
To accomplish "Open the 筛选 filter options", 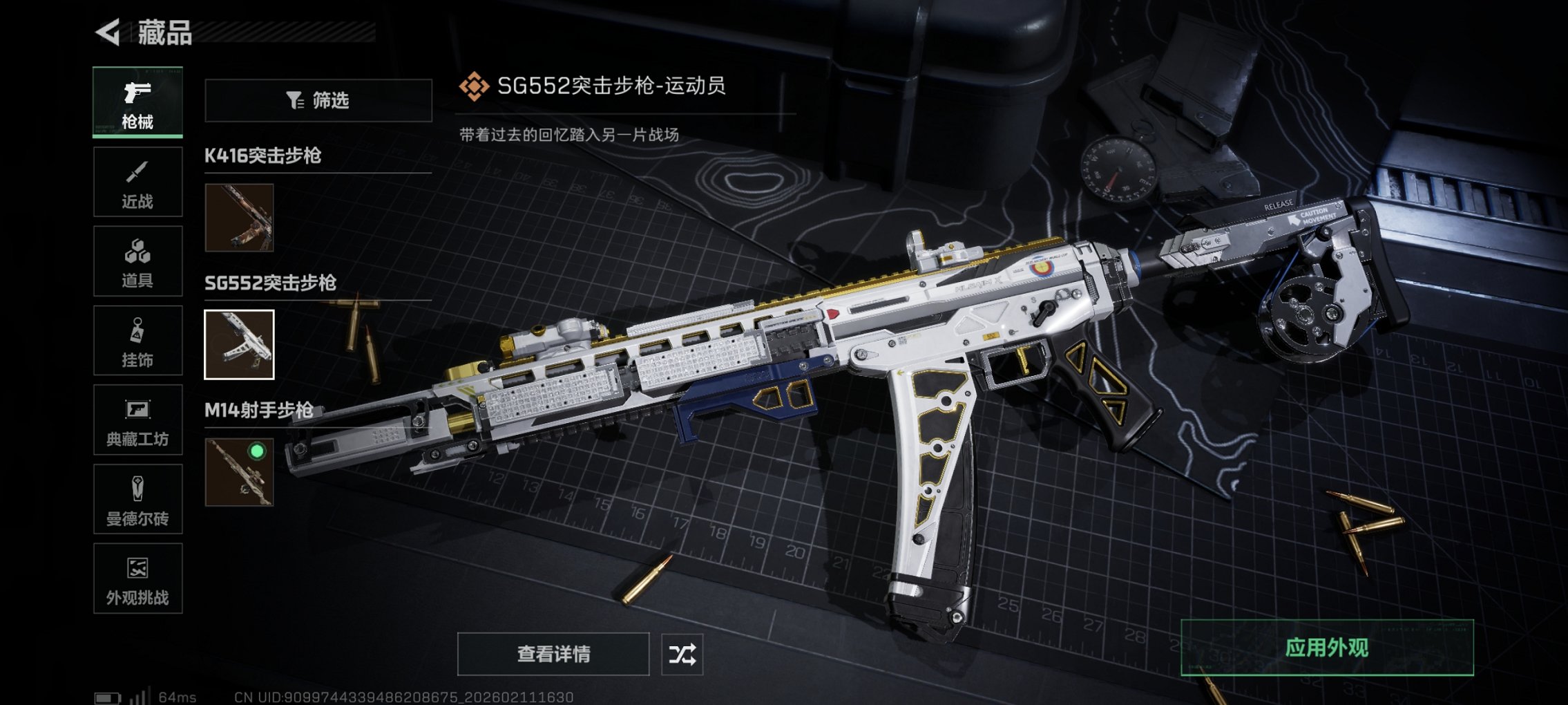I will pos(319,101).
